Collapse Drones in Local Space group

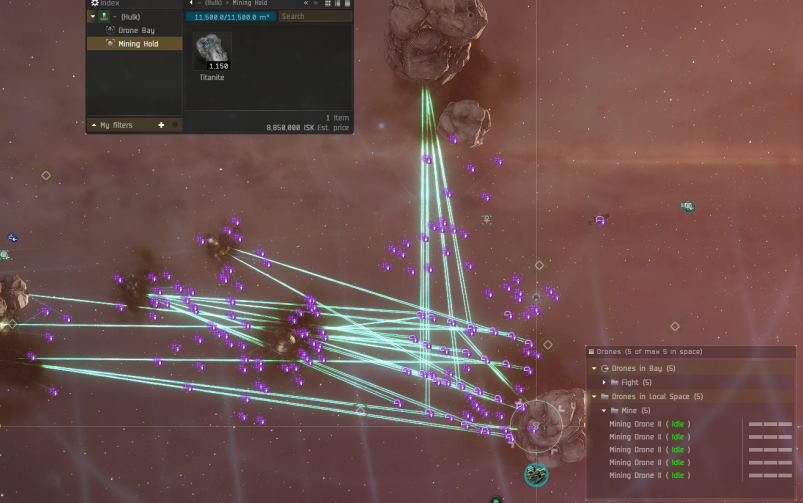593,397
